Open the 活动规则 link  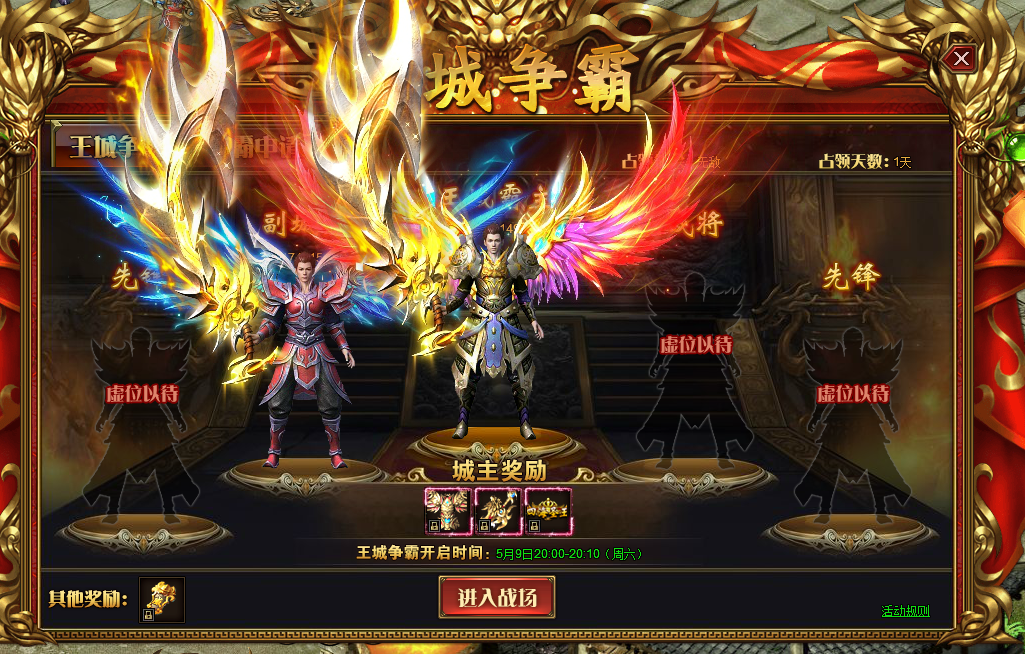[905, 611]
